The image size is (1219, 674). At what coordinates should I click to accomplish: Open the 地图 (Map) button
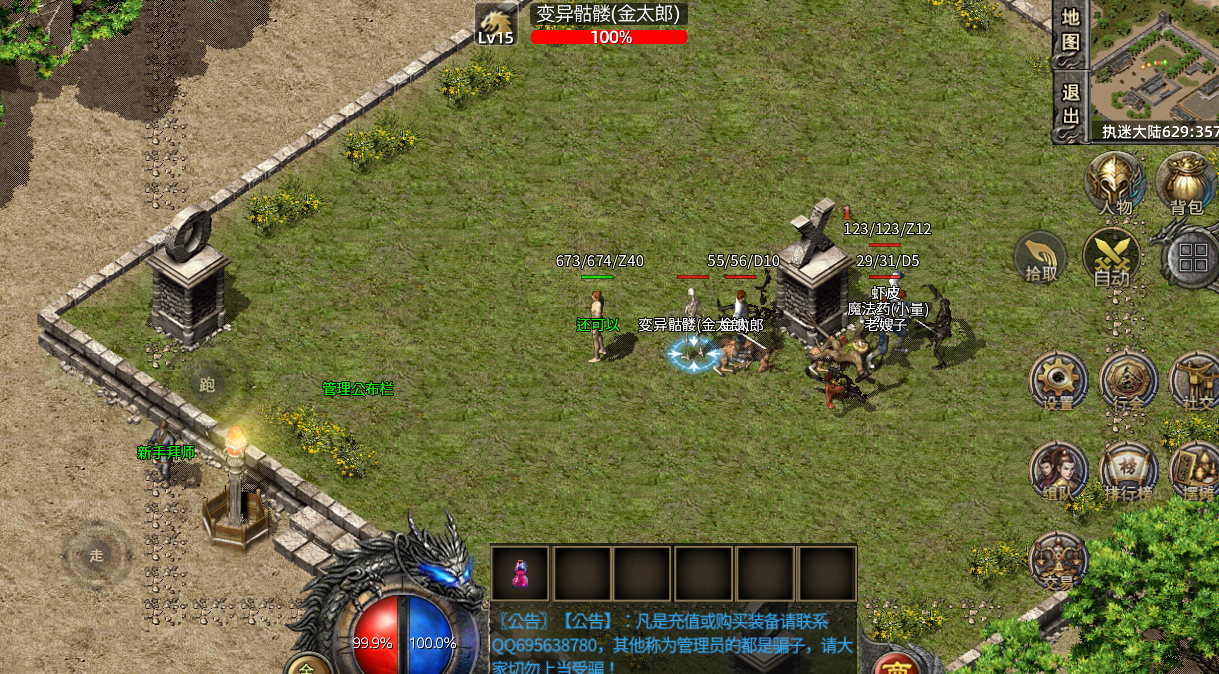1070,30
